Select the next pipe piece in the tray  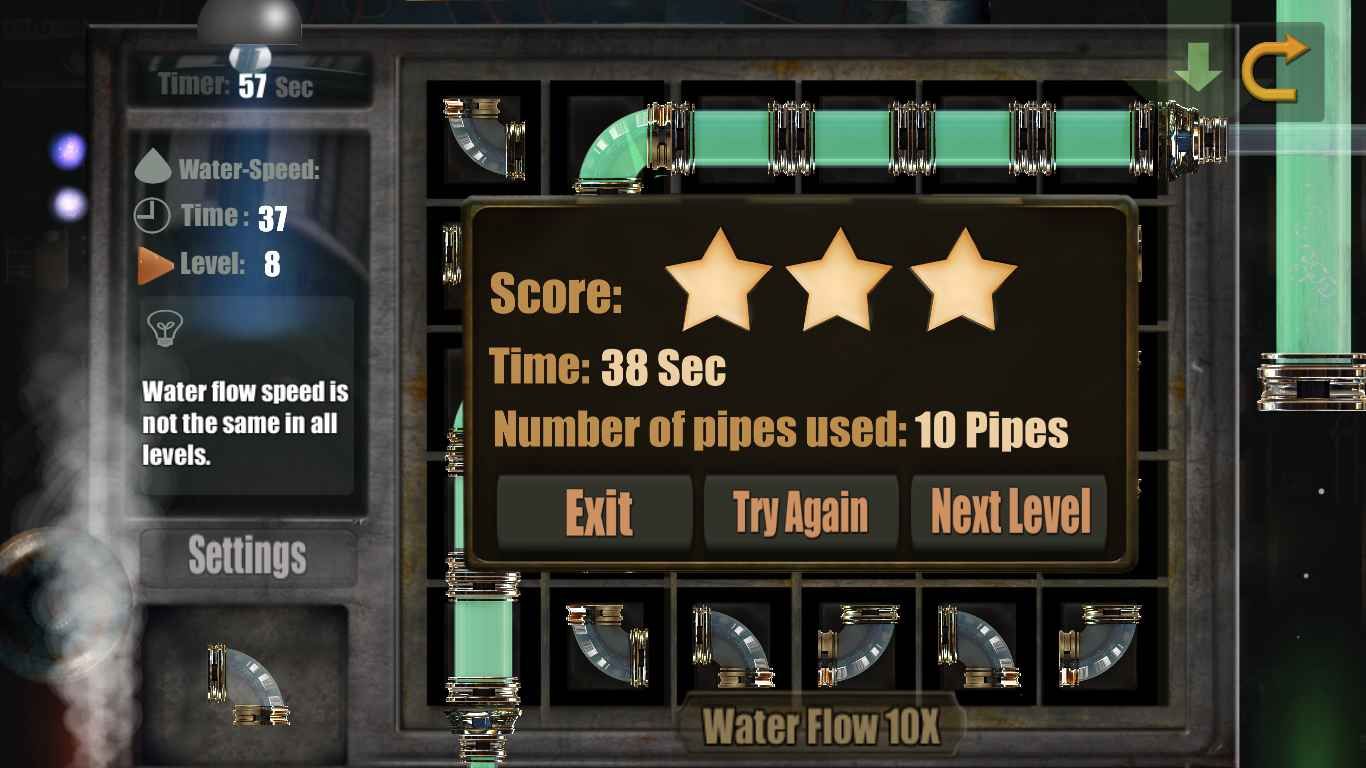(x=247, y=685)
